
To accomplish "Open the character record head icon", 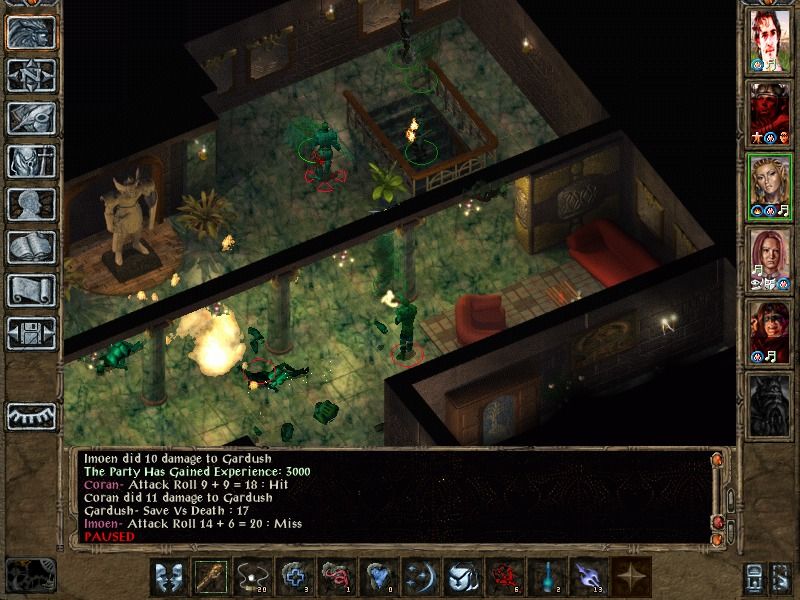I will click(x=31, y=204).
